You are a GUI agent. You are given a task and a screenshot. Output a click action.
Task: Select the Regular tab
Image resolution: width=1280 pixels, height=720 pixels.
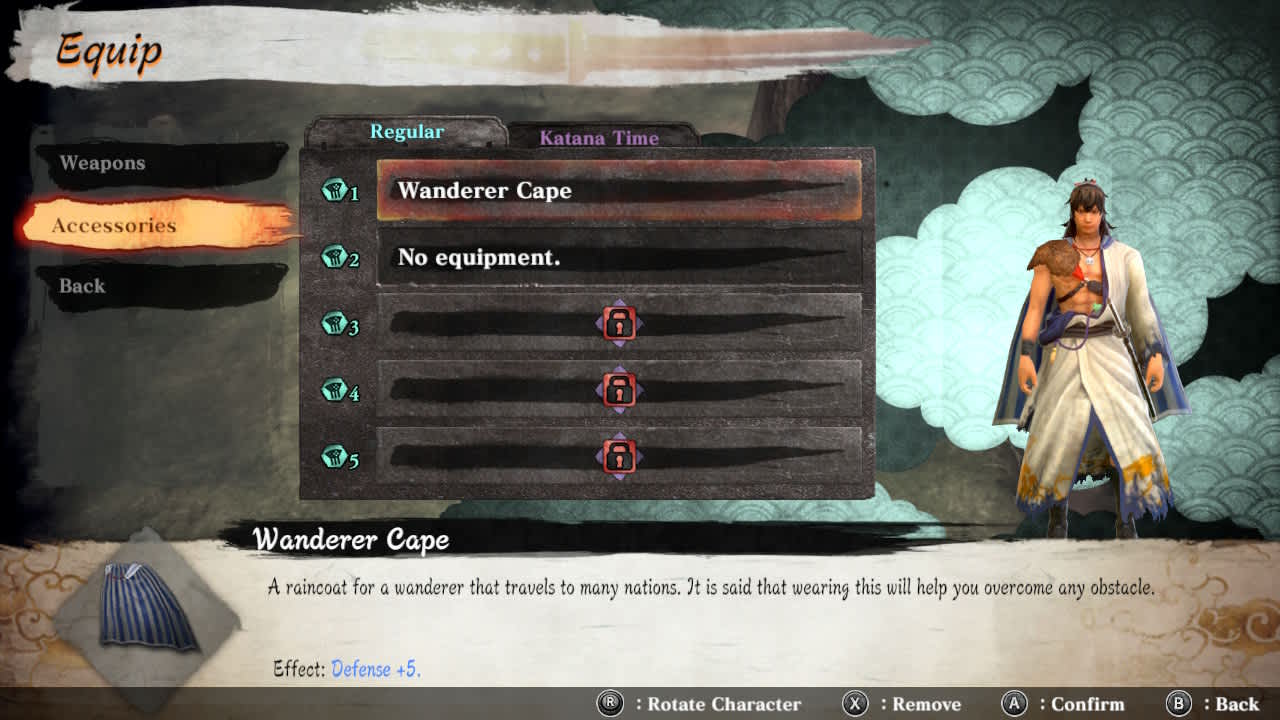[407, 131]
